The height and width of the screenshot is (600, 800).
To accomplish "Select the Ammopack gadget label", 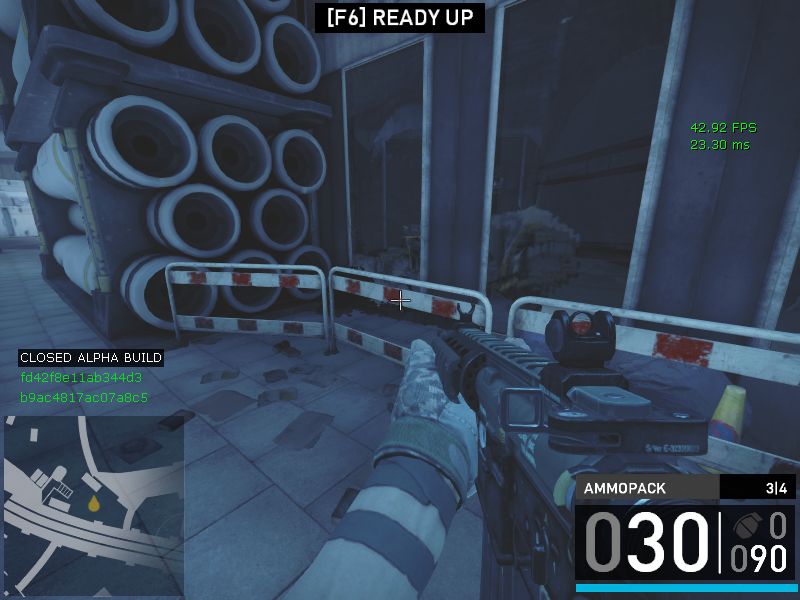I will [x=627, y=489].
